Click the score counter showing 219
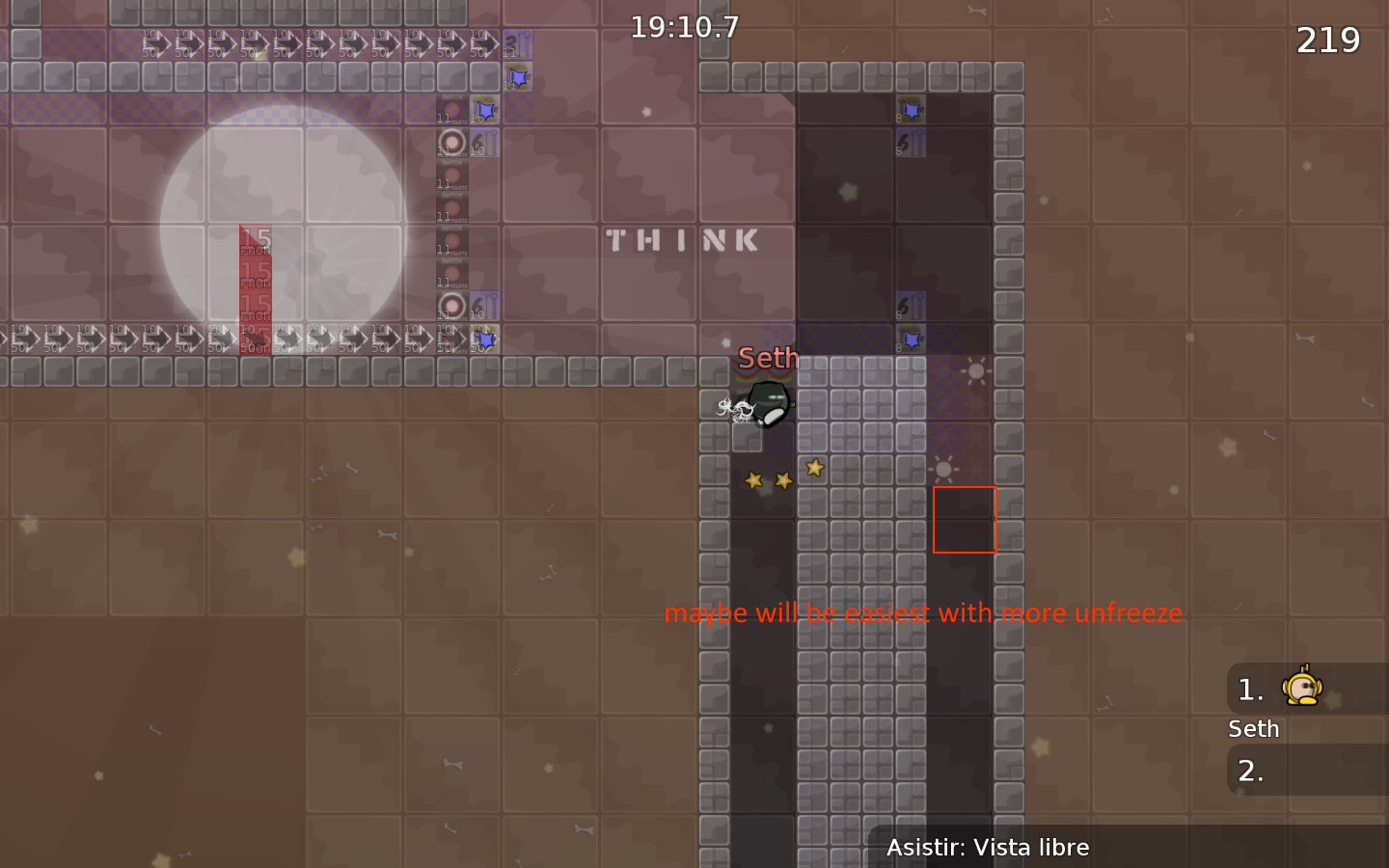Image resolution: width=1389 pixels, height=868 pixels. 1327,40
